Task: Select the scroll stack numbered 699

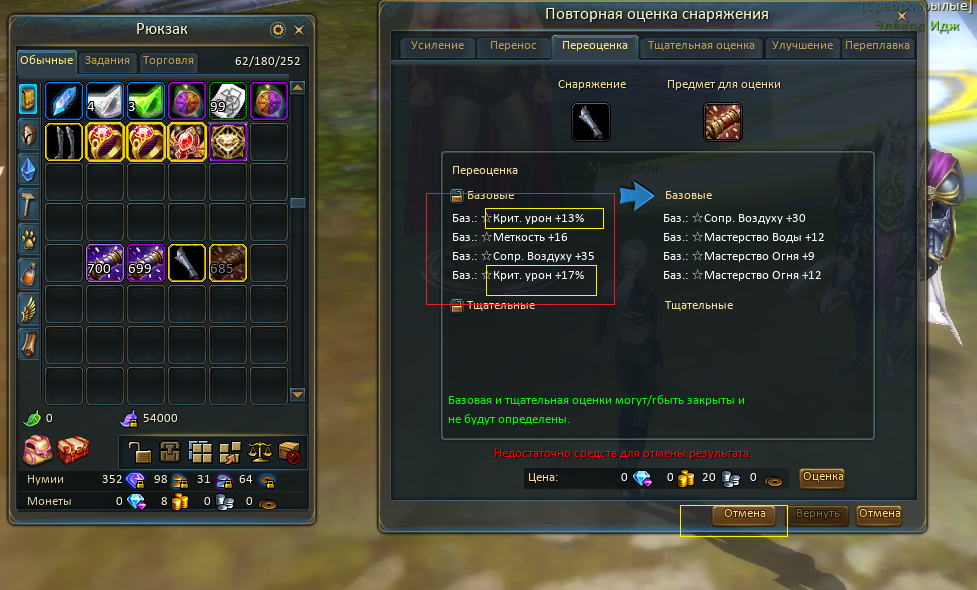Action: pyautogui.click(x=147, y=264)
